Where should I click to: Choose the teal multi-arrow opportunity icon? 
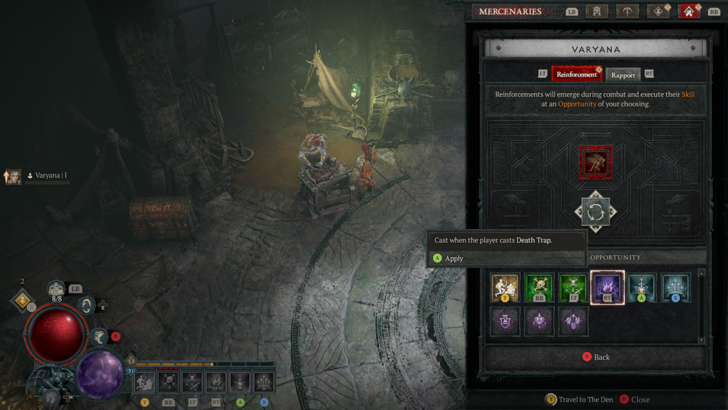click(x=675, y=288)
